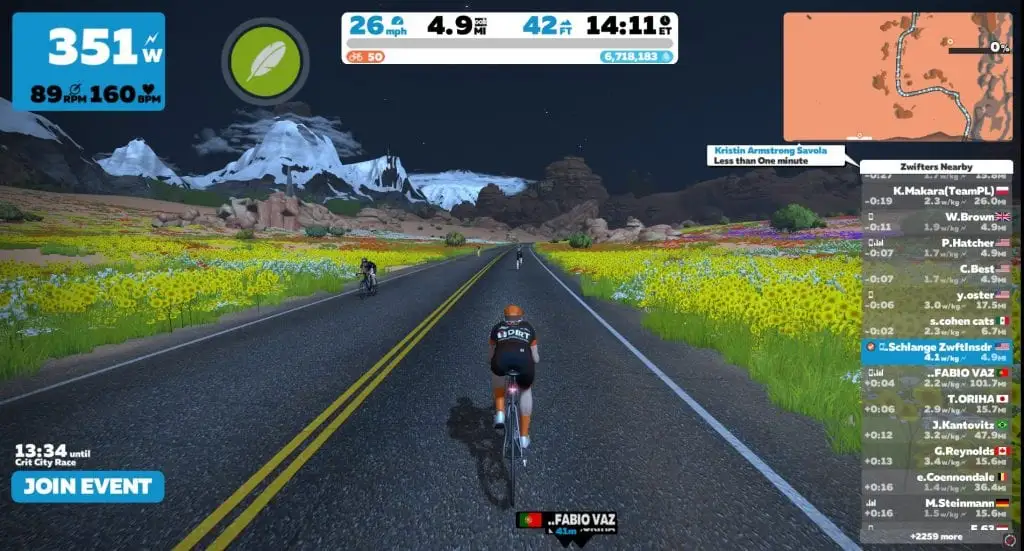Select C.Best in the nearby list
Image resolution: width=1024 pixels, height=551 pixels.
coord(936,272)
